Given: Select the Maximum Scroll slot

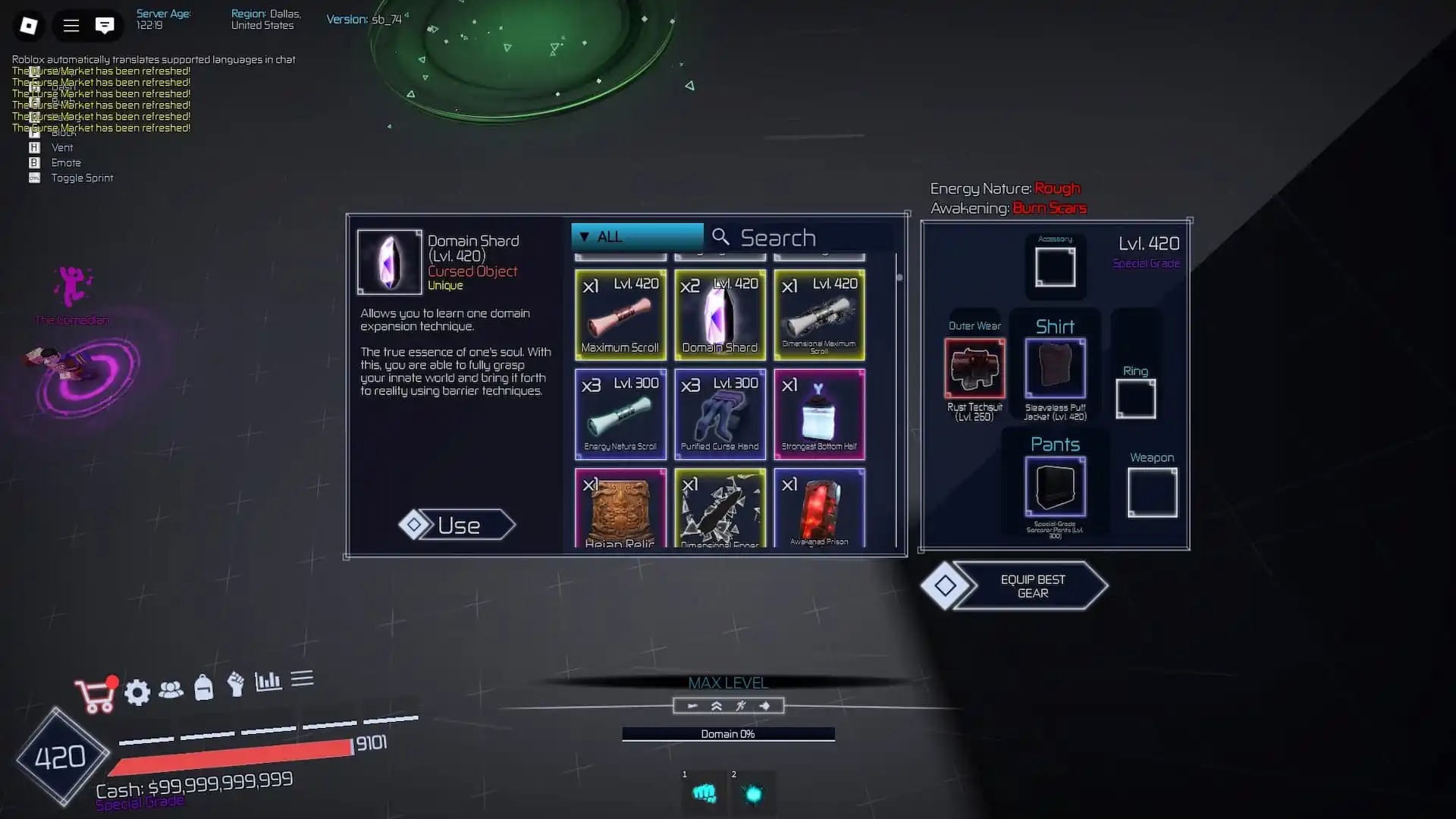Looking at the screenshot, I should 620,315.
